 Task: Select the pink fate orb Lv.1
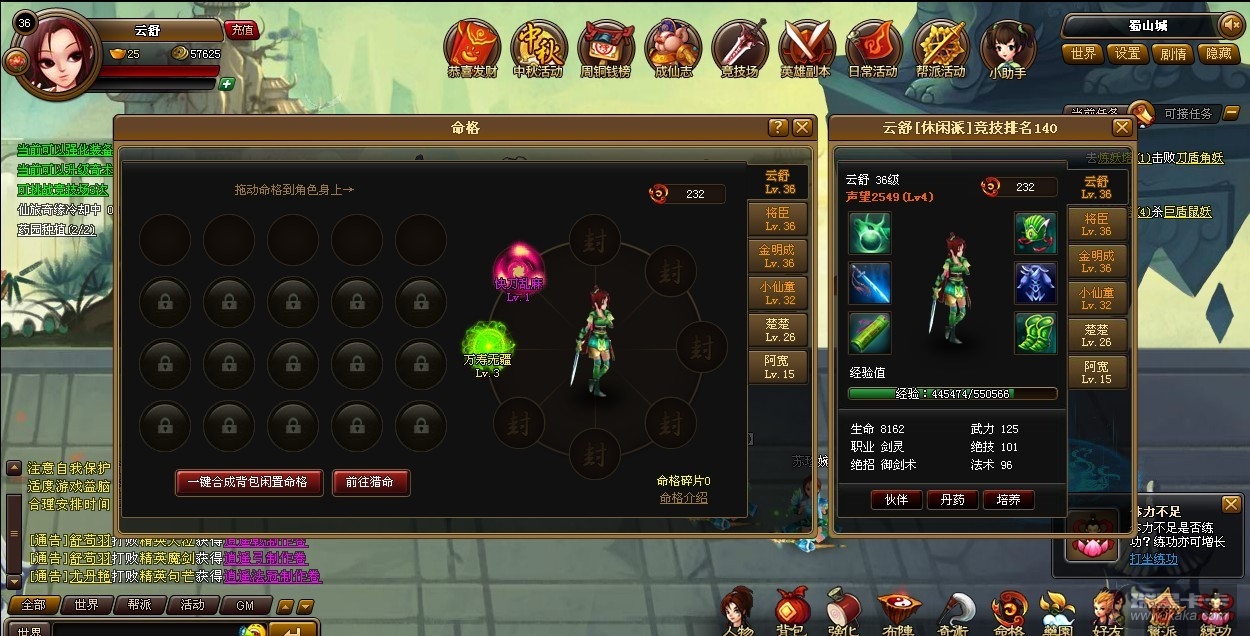pos(518,267)
